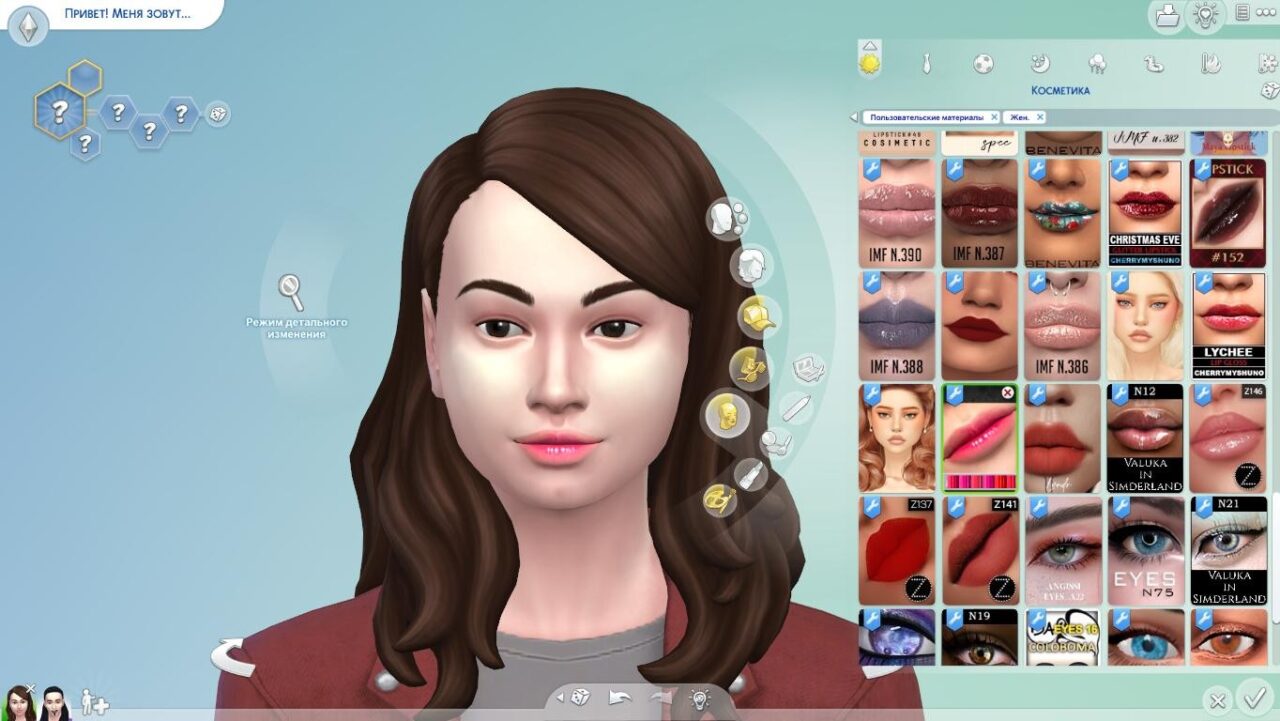Choose the Z137 red lips thumbnail

tap(897, 550)
